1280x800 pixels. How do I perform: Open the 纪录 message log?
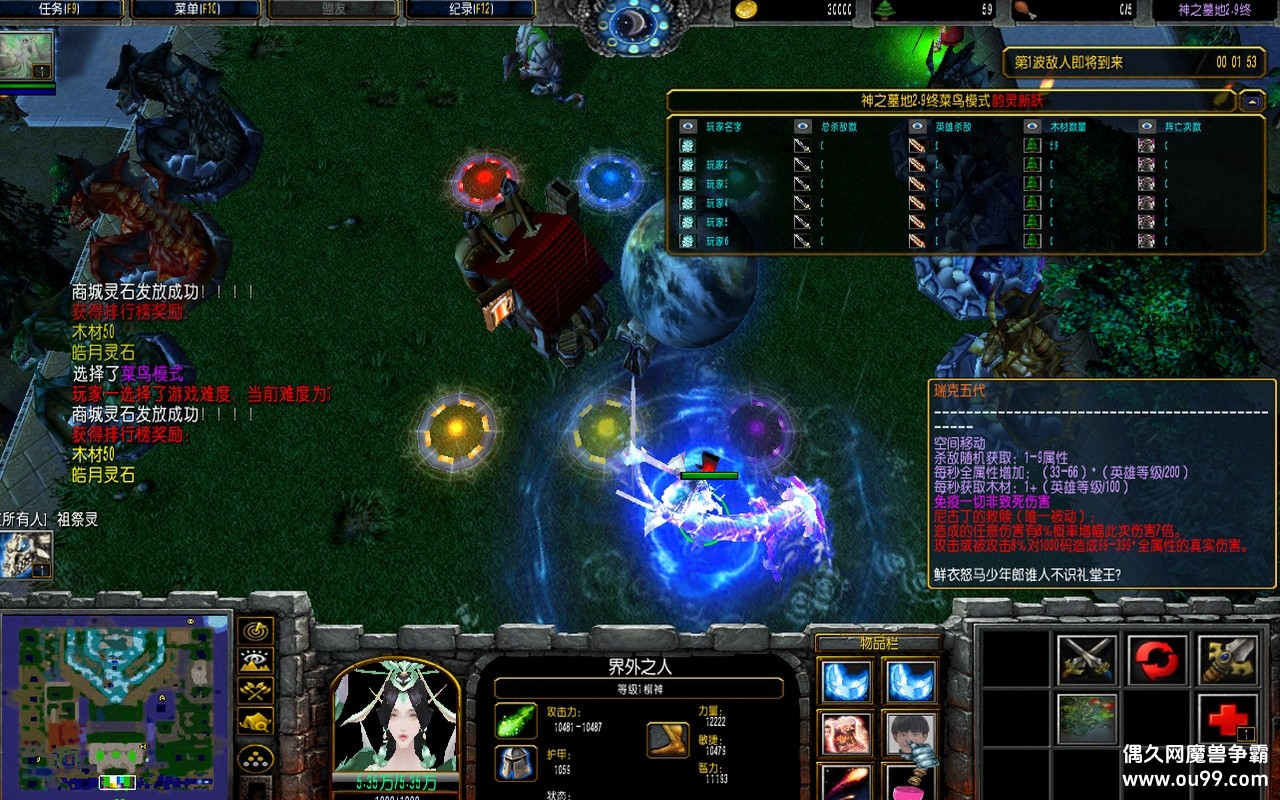[467, 9]
